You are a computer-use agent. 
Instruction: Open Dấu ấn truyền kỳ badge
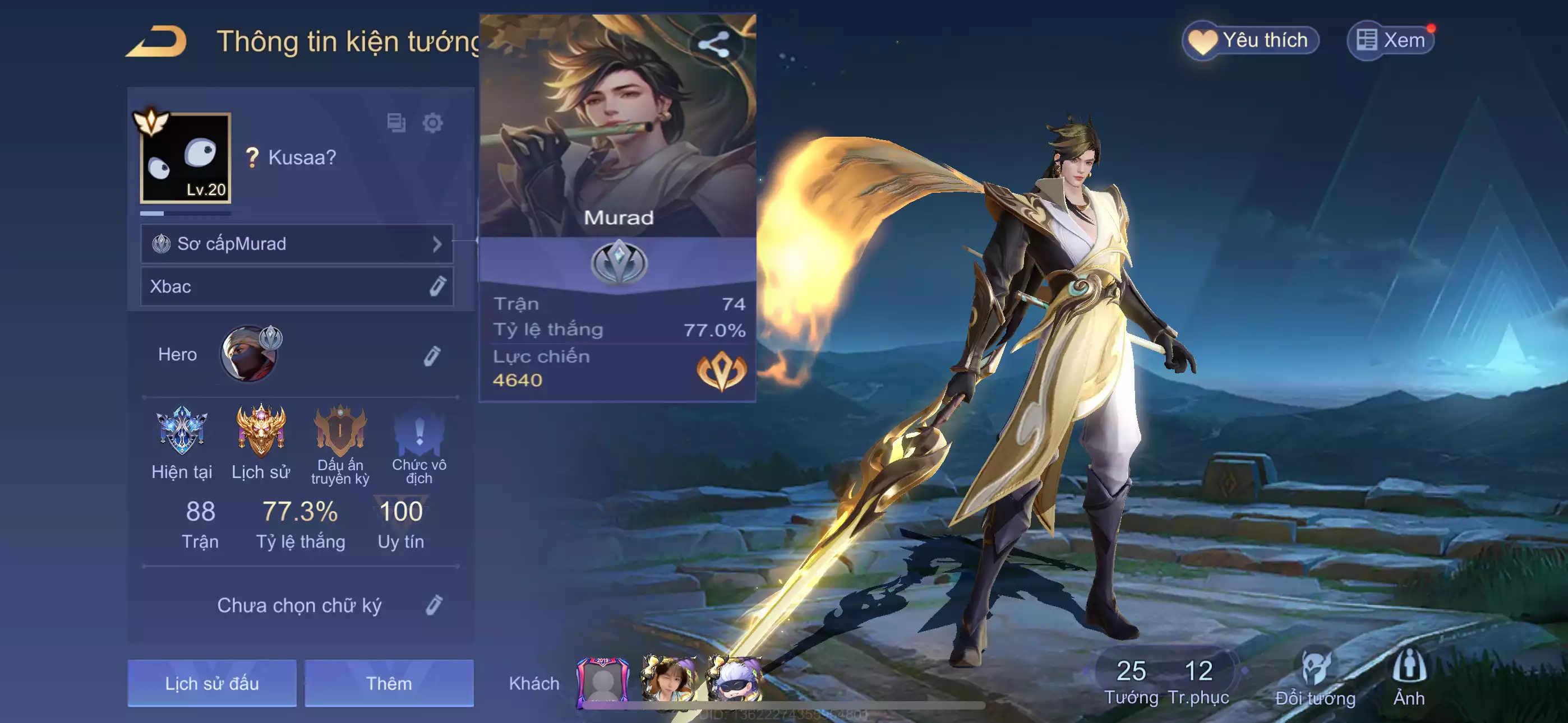(340, 444)
